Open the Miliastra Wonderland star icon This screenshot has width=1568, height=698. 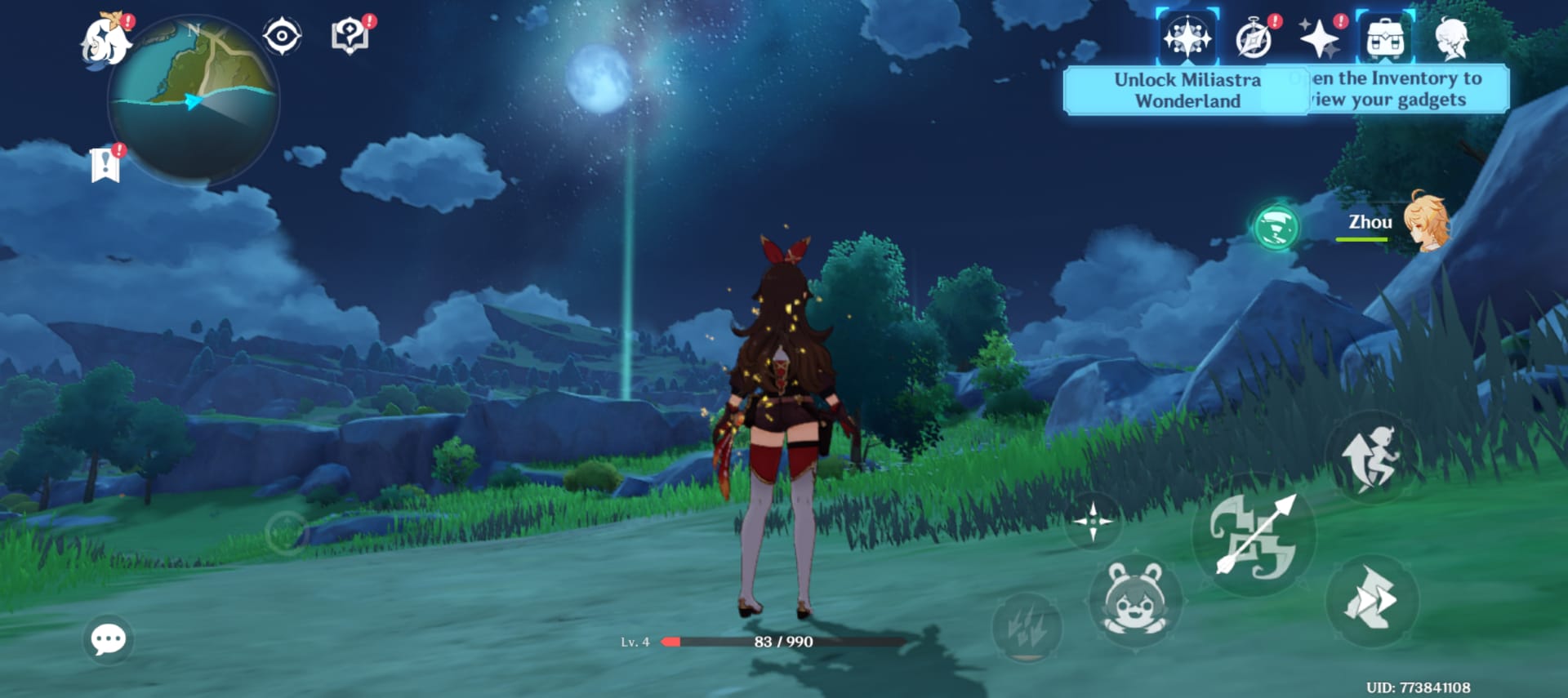pyautogui.click(x=1187, y=38)
